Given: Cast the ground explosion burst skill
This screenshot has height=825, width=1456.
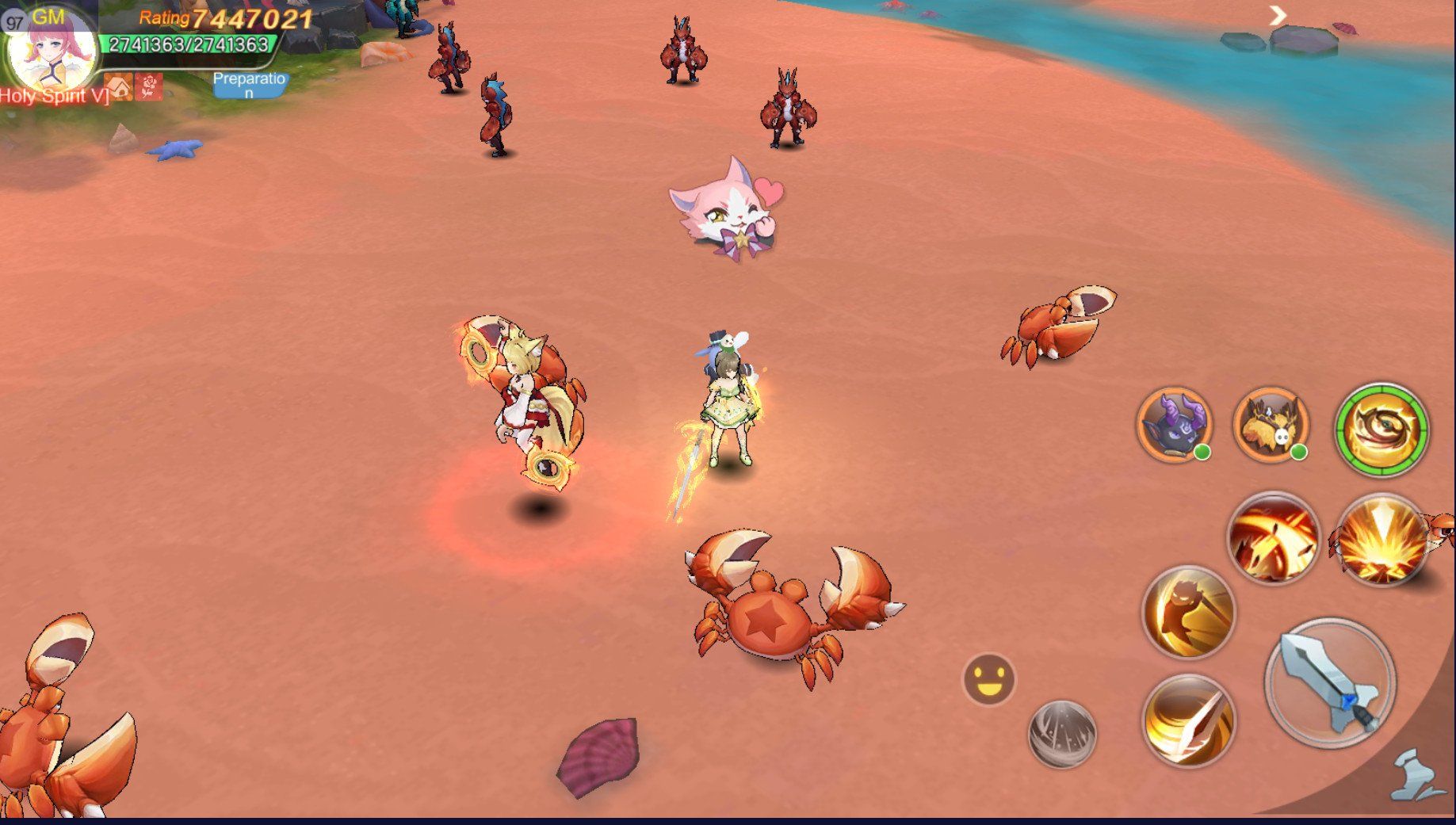Looking at the screenshot, I should pyautogui.click(x=1381, y=540).
